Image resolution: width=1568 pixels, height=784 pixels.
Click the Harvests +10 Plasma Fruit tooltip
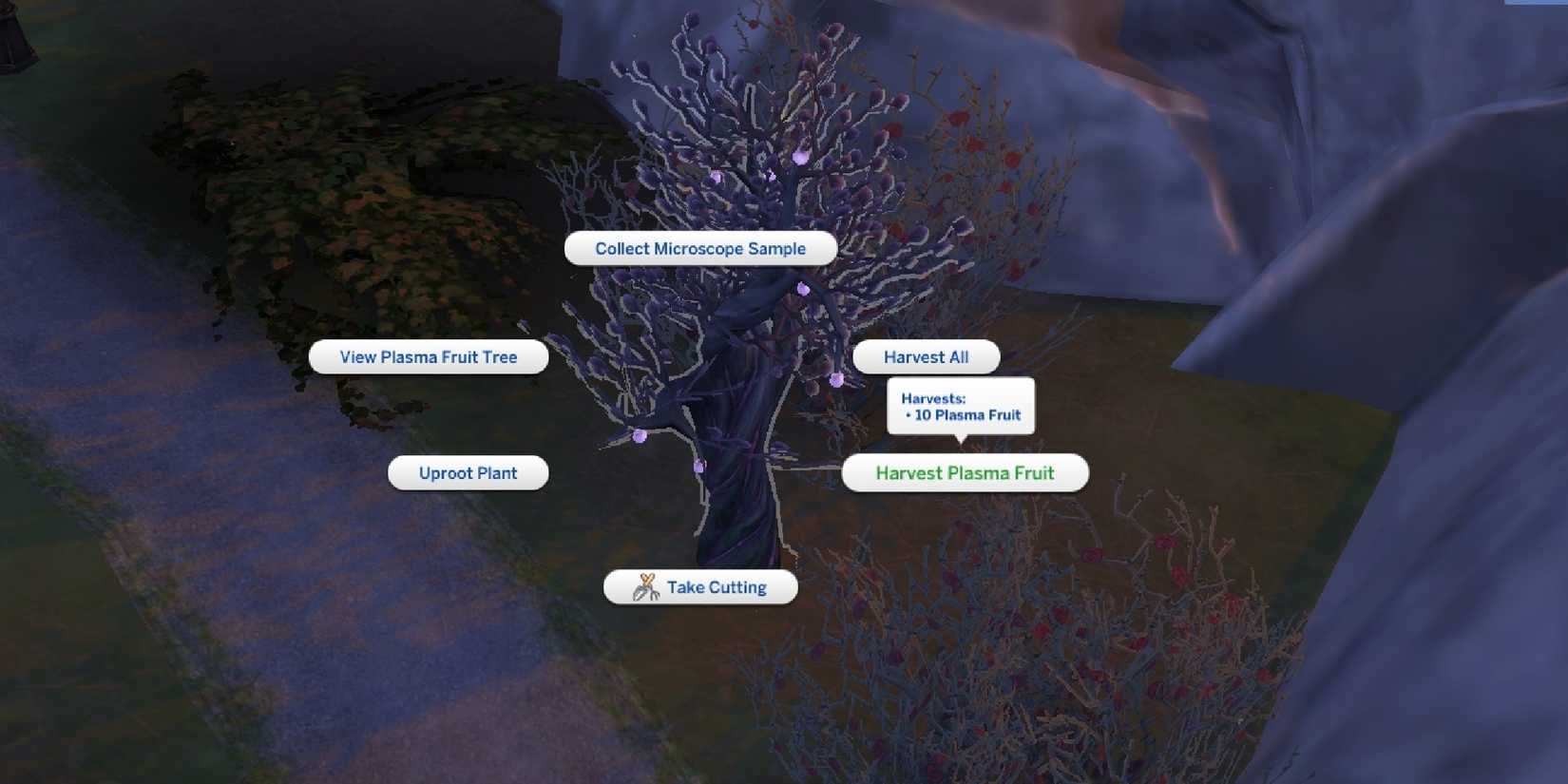(x=961, y=406)
